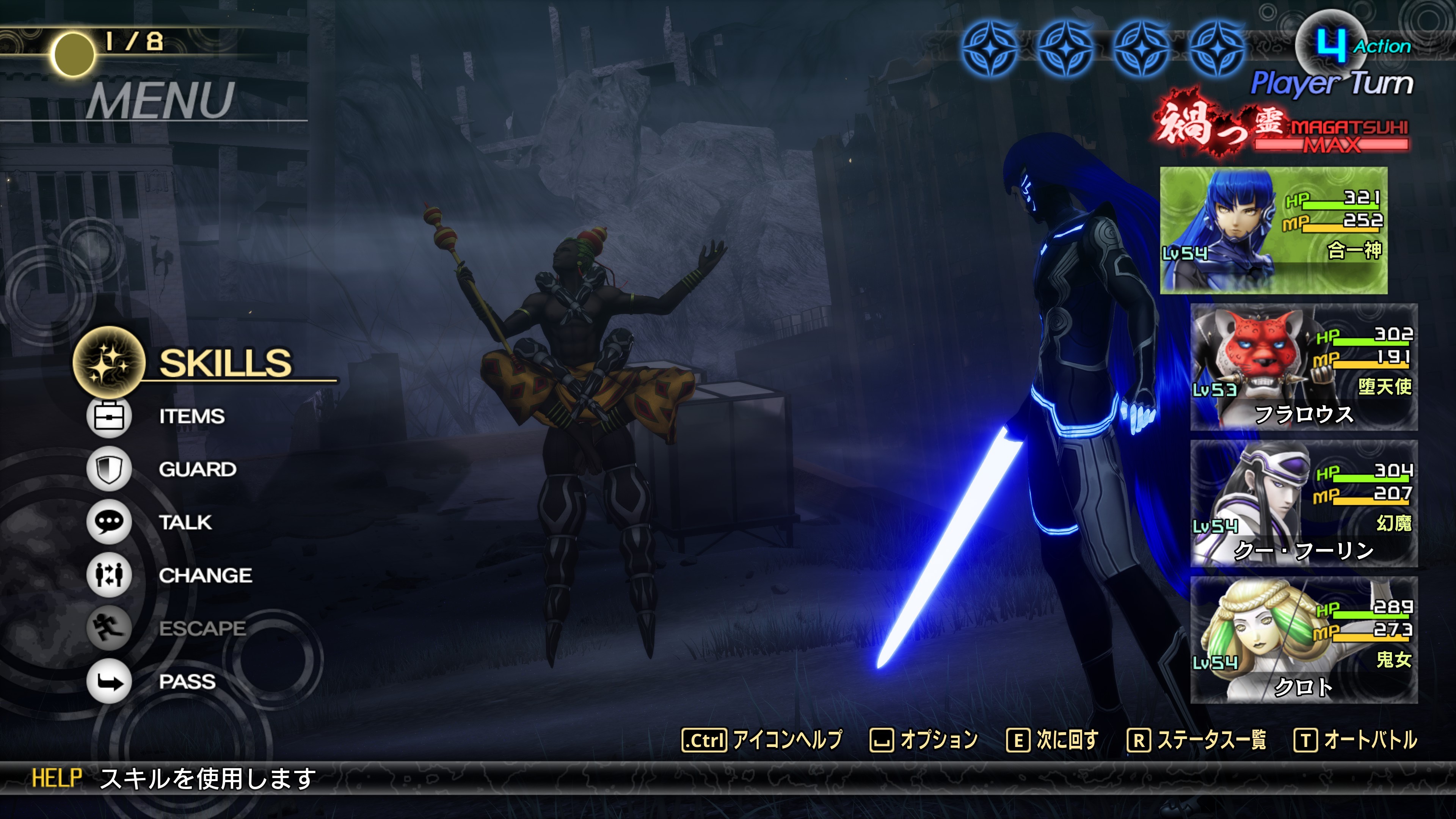The image size is (1456, 819).
Task: Select the クー・フーリン party panel
Action: (x=1304, y=504)
